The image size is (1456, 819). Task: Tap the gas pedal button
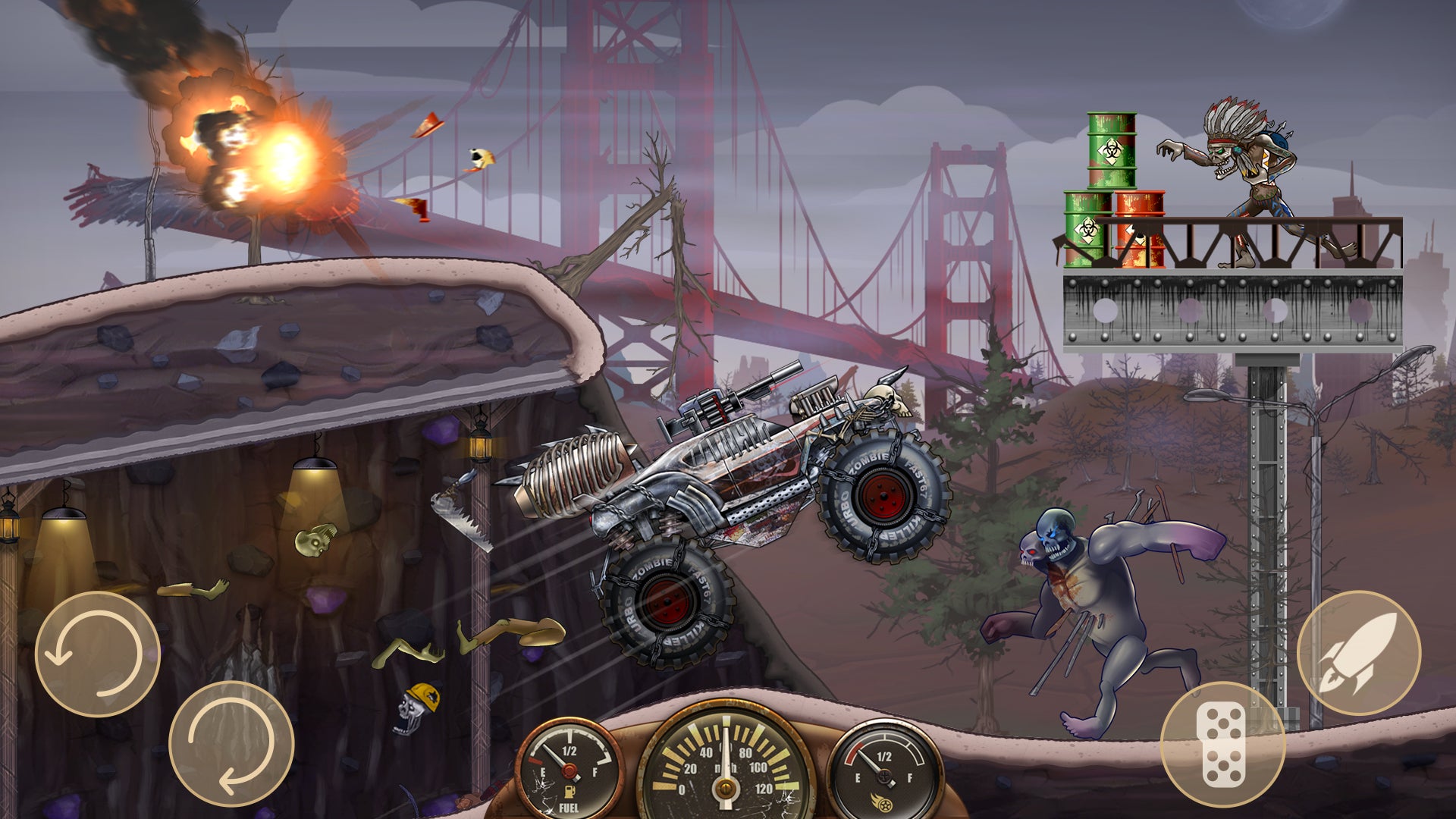point(1222,743)
